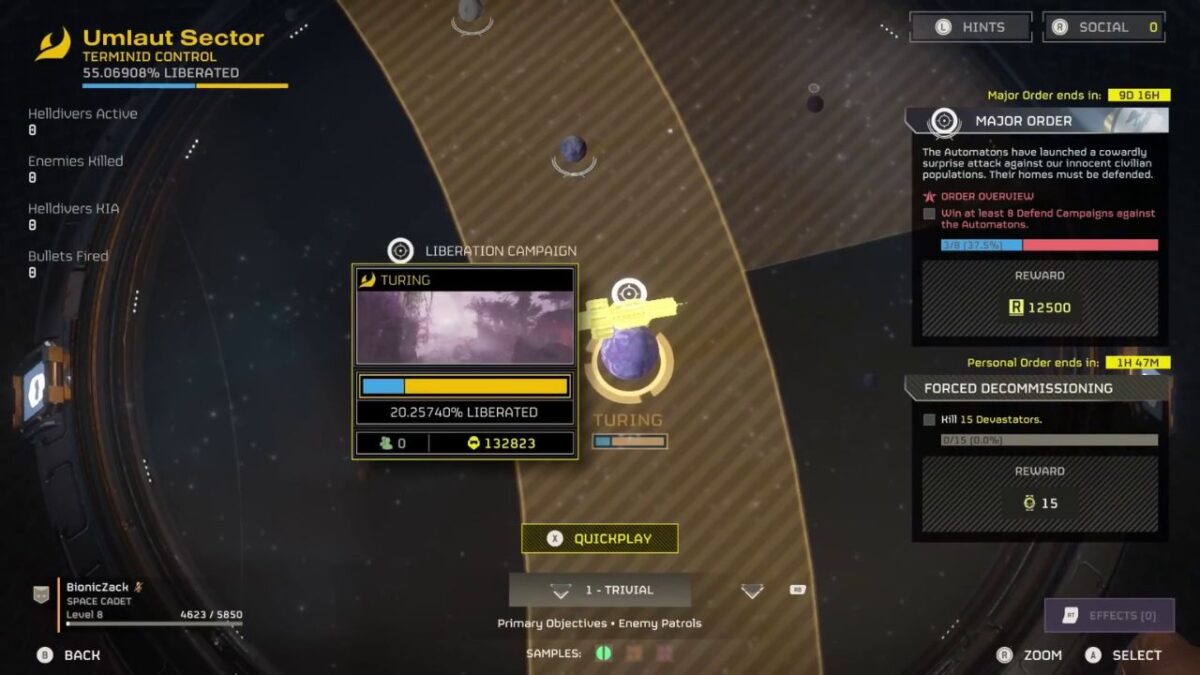Click the Turing planet preview image

[465, 328]
